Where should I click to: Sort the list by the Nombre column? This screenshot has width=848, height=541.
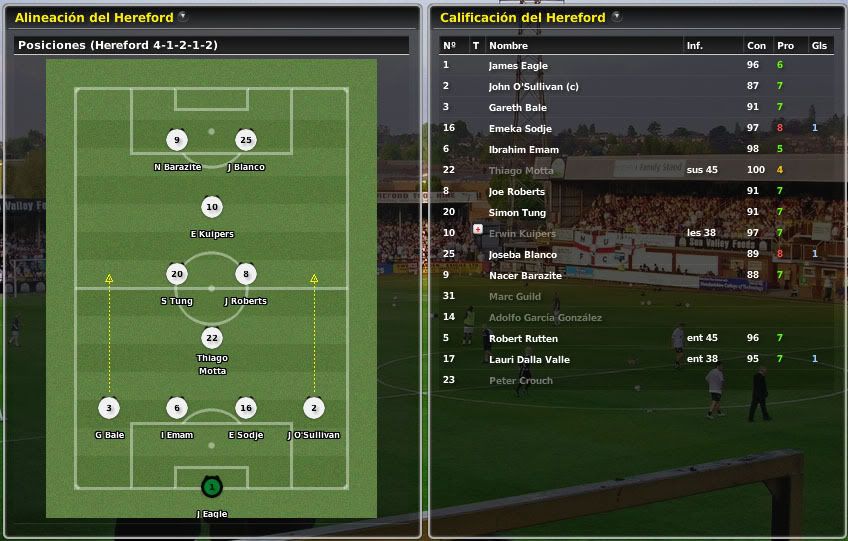[x=508, y=46]
